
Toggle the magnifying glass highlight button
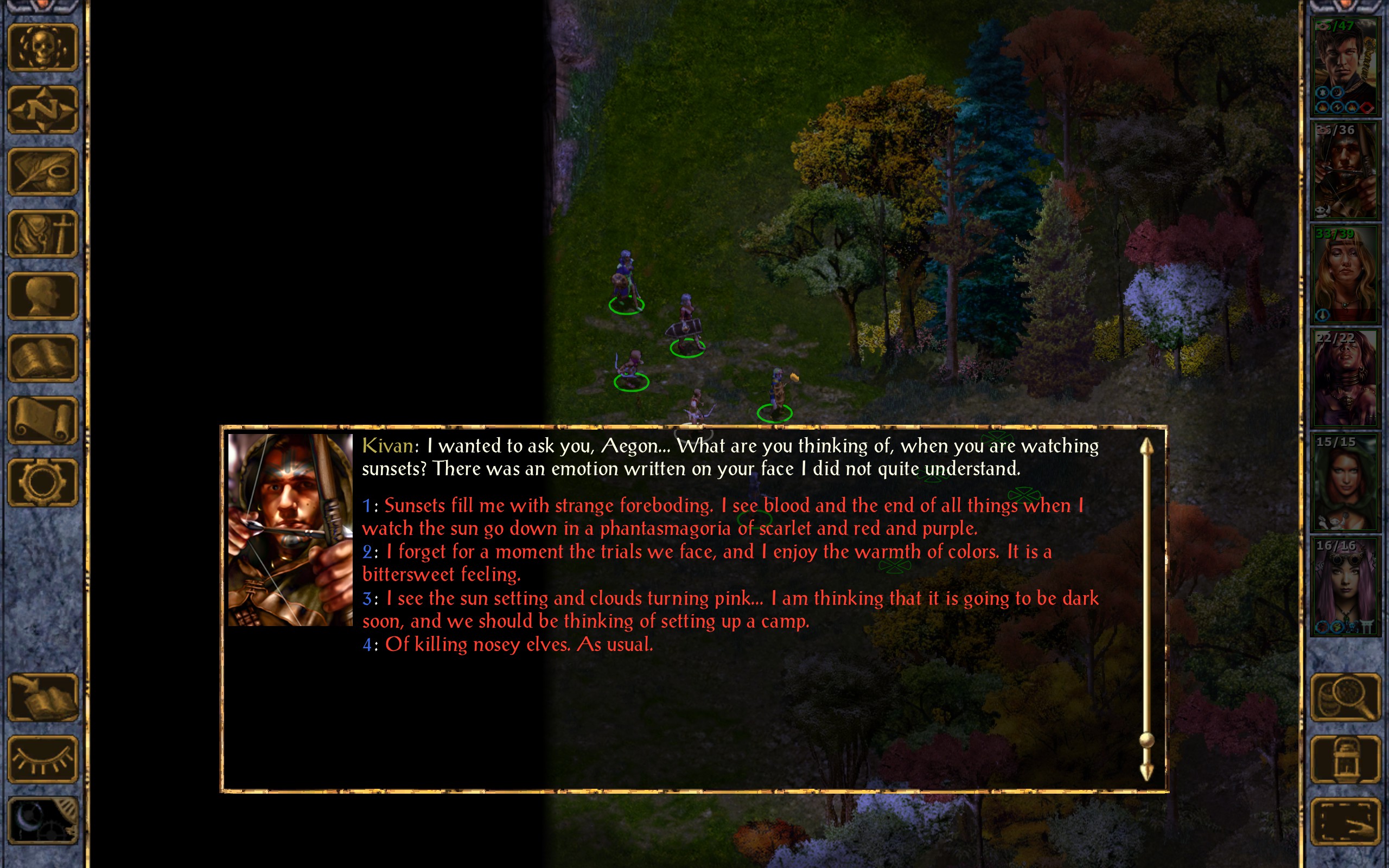point(1345,698)
